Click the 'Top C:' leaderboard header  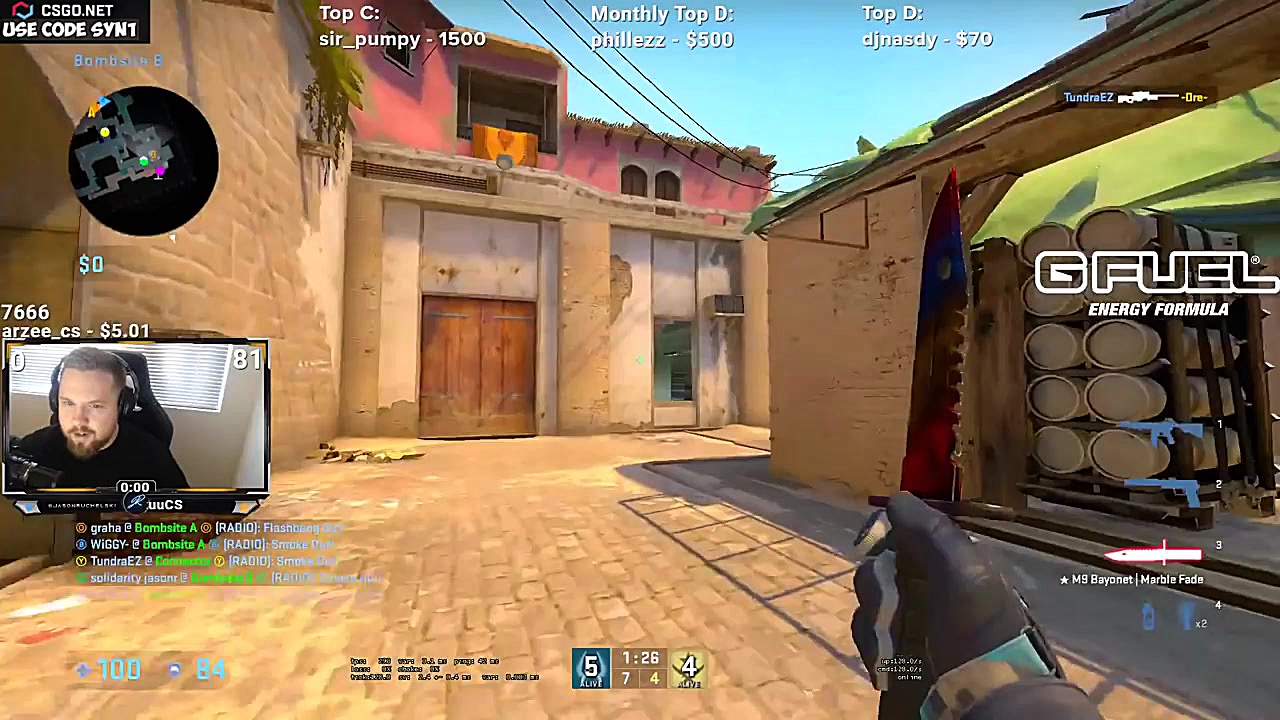coord(349,13)
